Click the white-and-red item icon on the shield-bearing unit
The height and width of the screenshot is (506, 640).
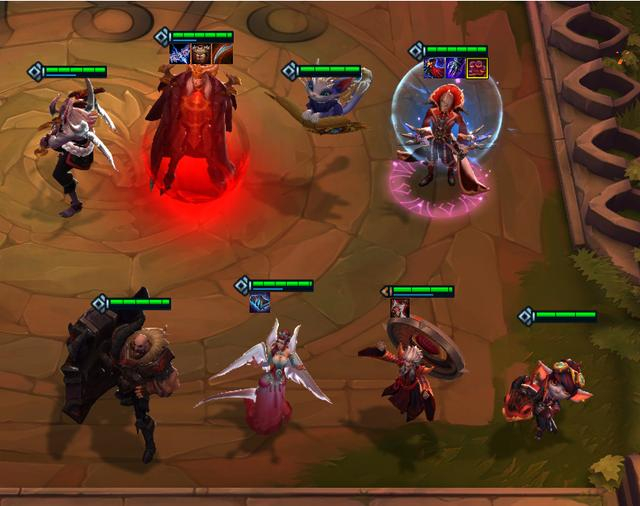[x=399, y=308]
